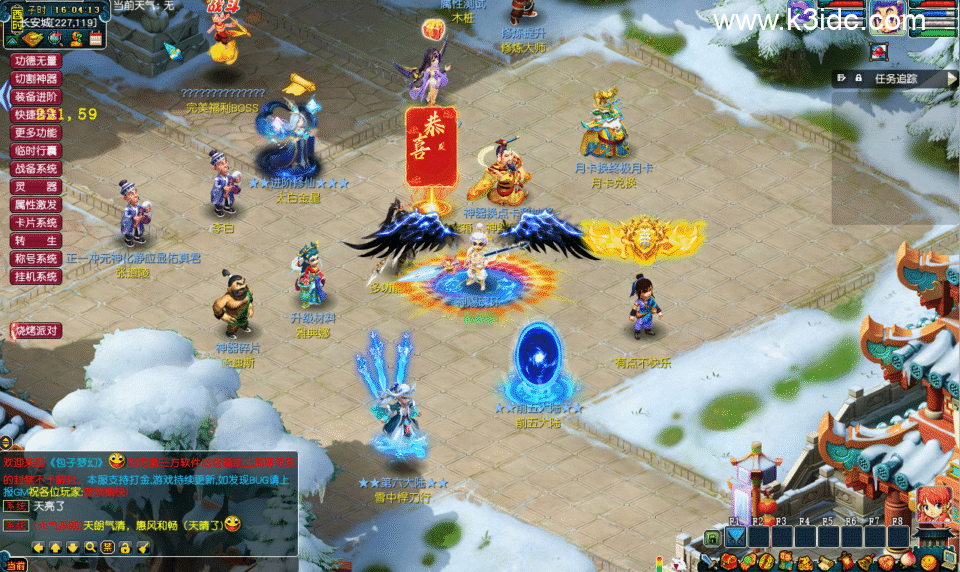Toggle the chat padlock icon

[125, 547]
